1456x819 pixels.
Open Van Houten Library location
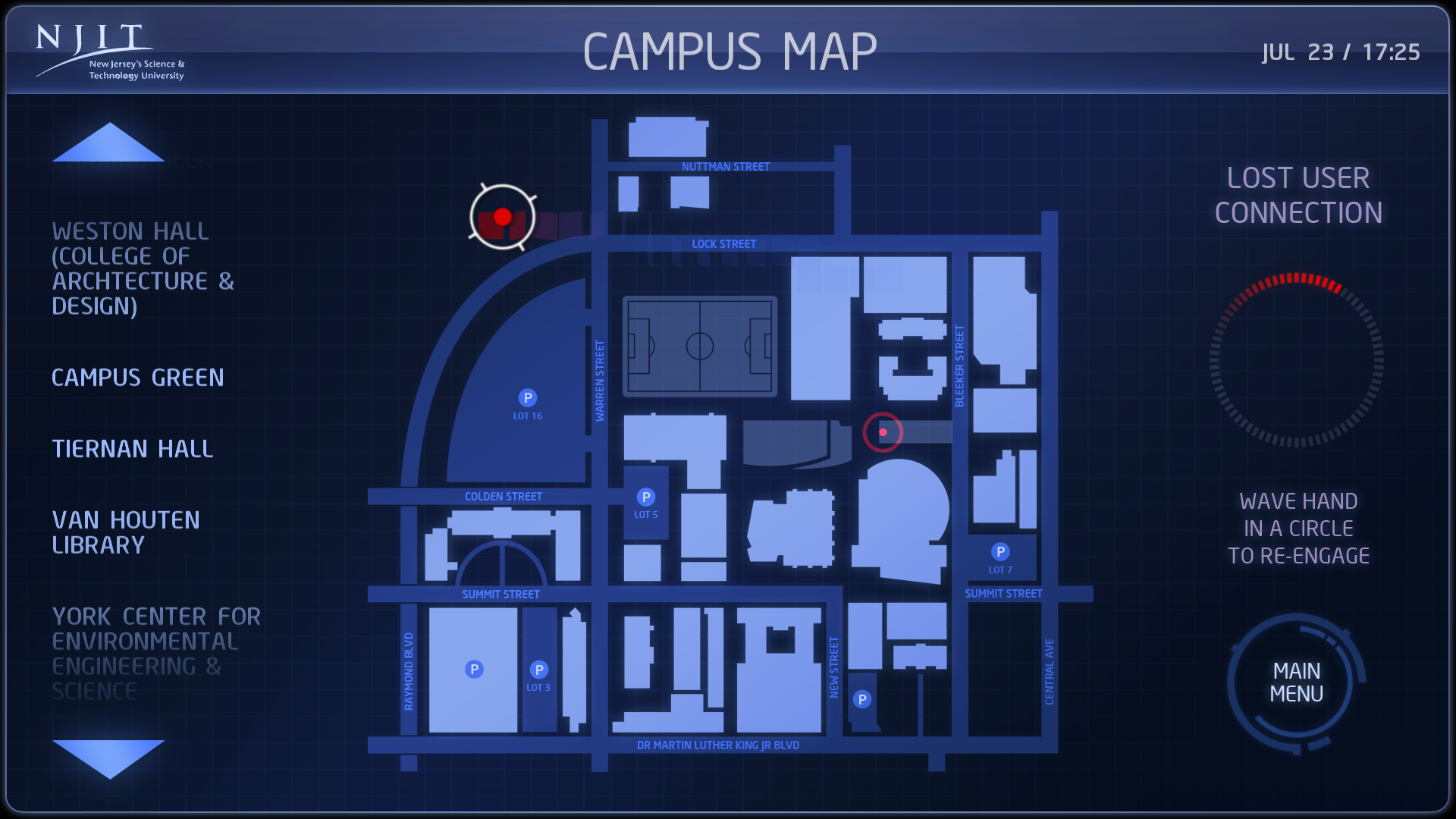[x=126, y=532]
